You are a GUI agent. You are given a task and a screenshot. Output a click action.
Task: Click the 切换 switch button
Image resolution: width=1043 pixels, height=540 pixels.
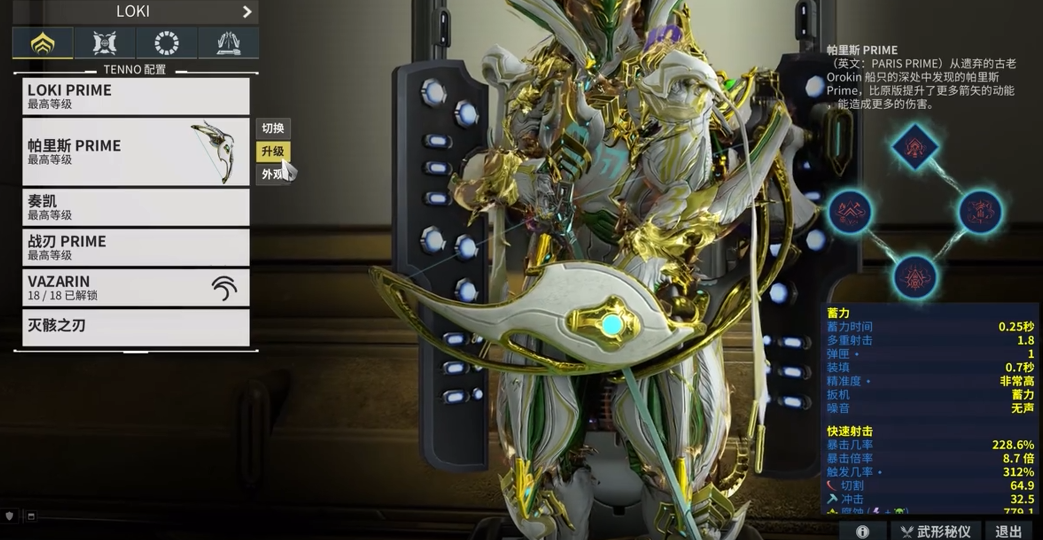pos(273,128)
